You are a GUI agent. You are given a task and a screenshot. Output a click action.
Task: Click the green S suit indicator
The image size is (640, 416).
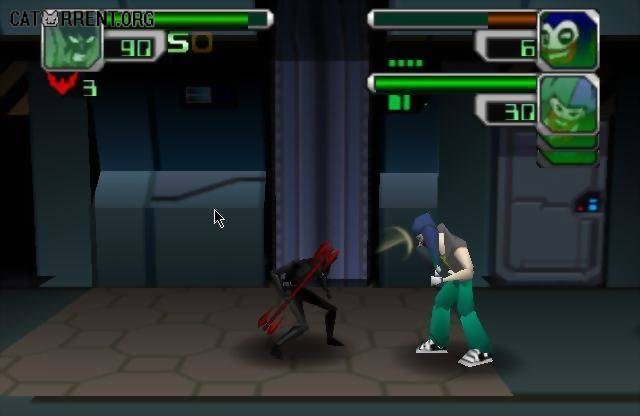click(x=178, y=42)
